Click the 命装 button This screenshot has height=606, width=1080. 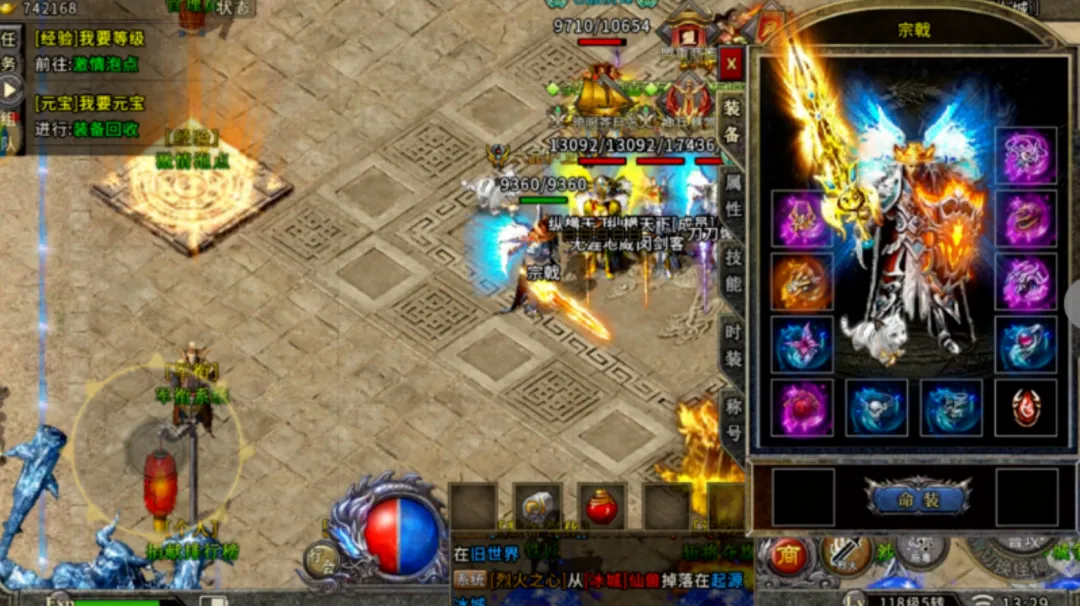tap(917, 497)
